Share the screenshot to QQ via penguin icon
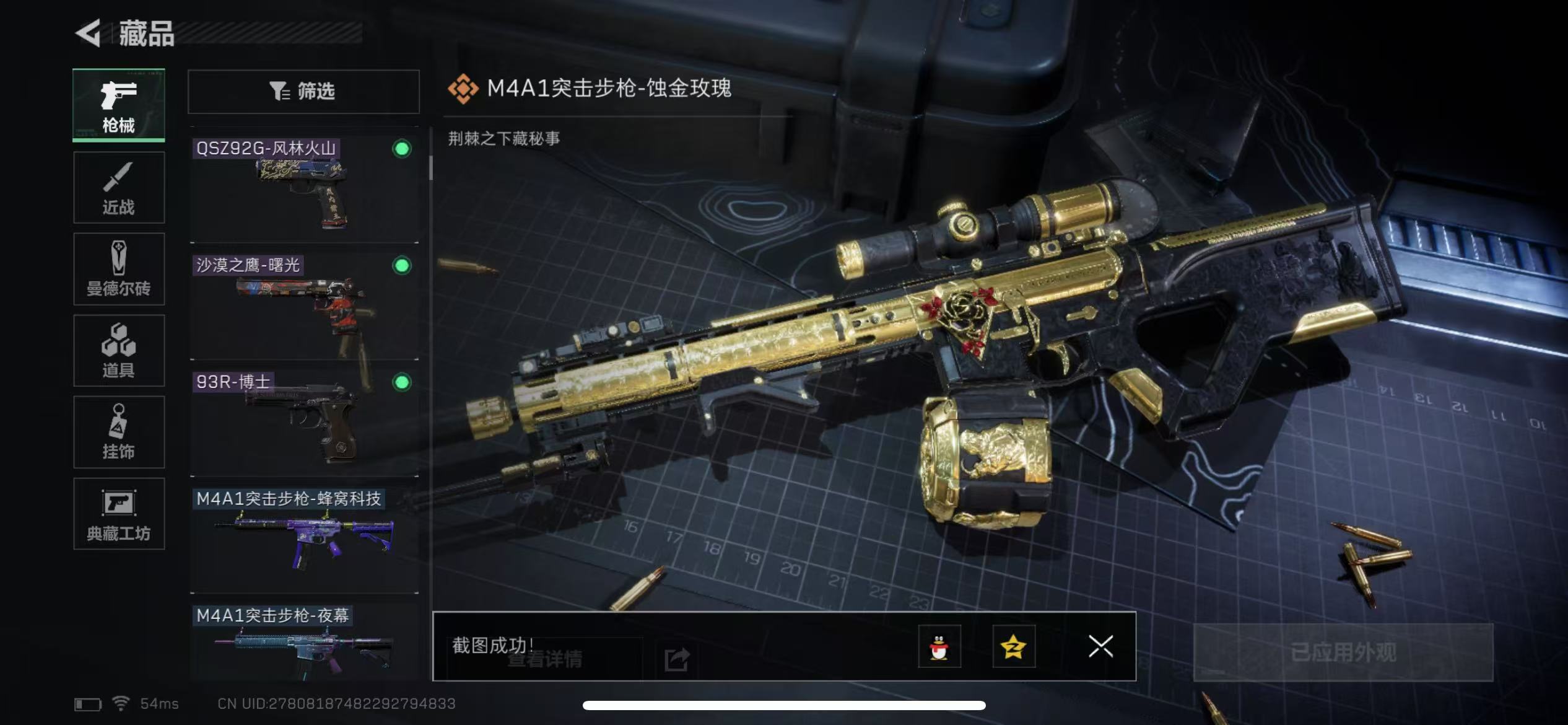1568x725 pixels. pos(939,647)
